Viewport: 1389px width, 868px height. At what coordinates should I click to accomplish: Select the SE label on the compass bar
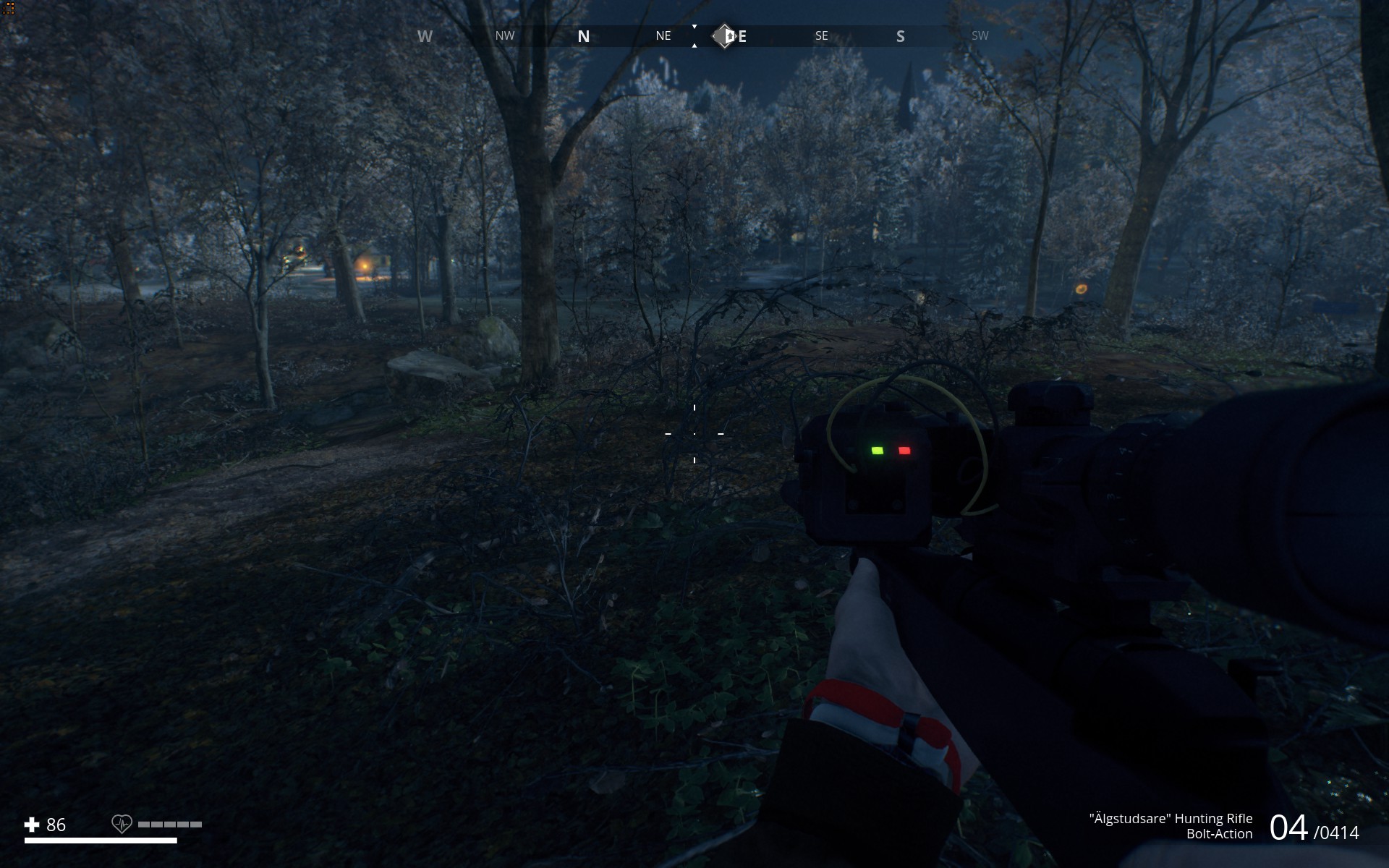tap(820, 35)
